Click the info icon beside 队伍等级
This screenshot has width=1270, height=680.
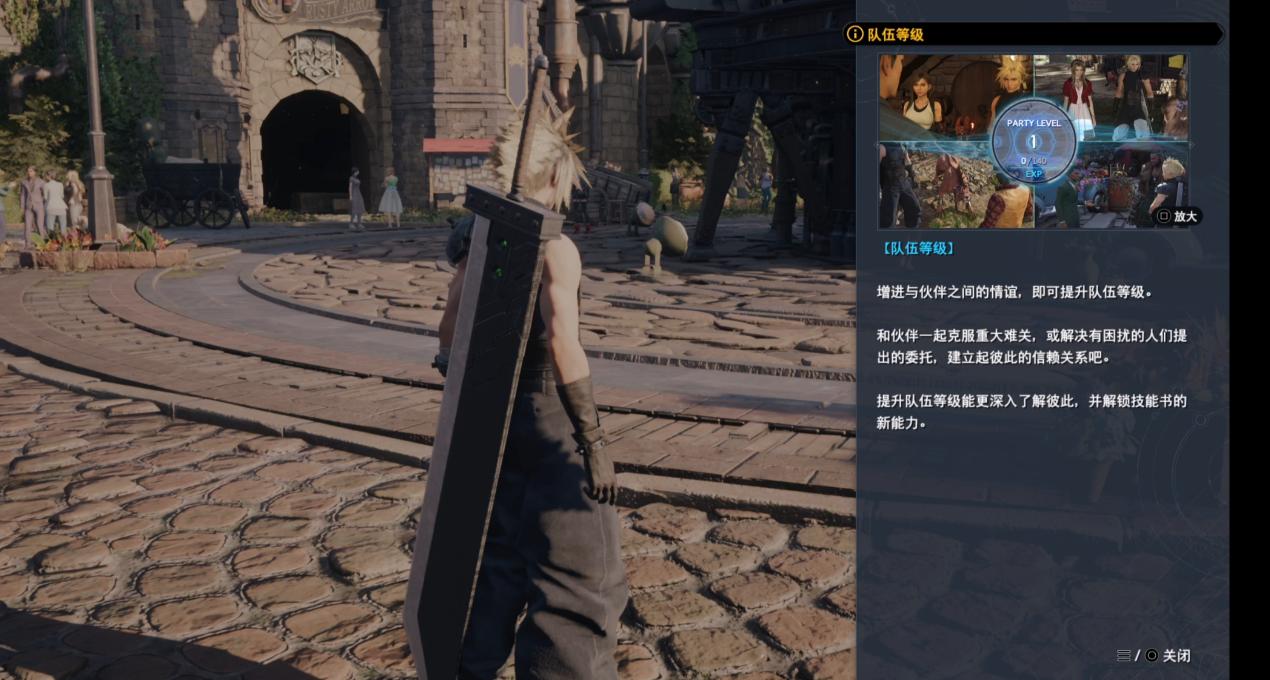[854, 34]
